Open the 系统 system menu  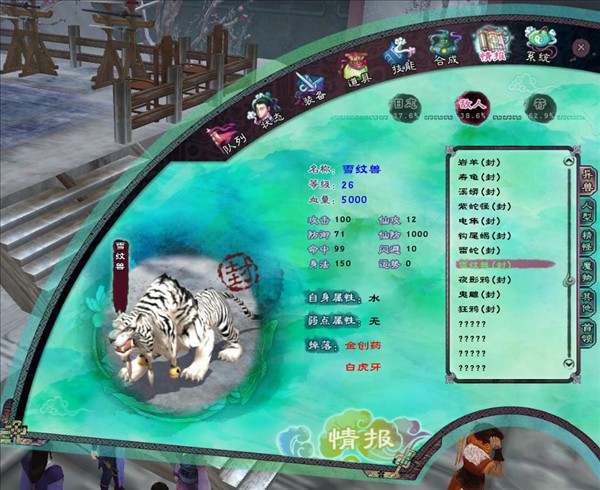click(540, 43)
